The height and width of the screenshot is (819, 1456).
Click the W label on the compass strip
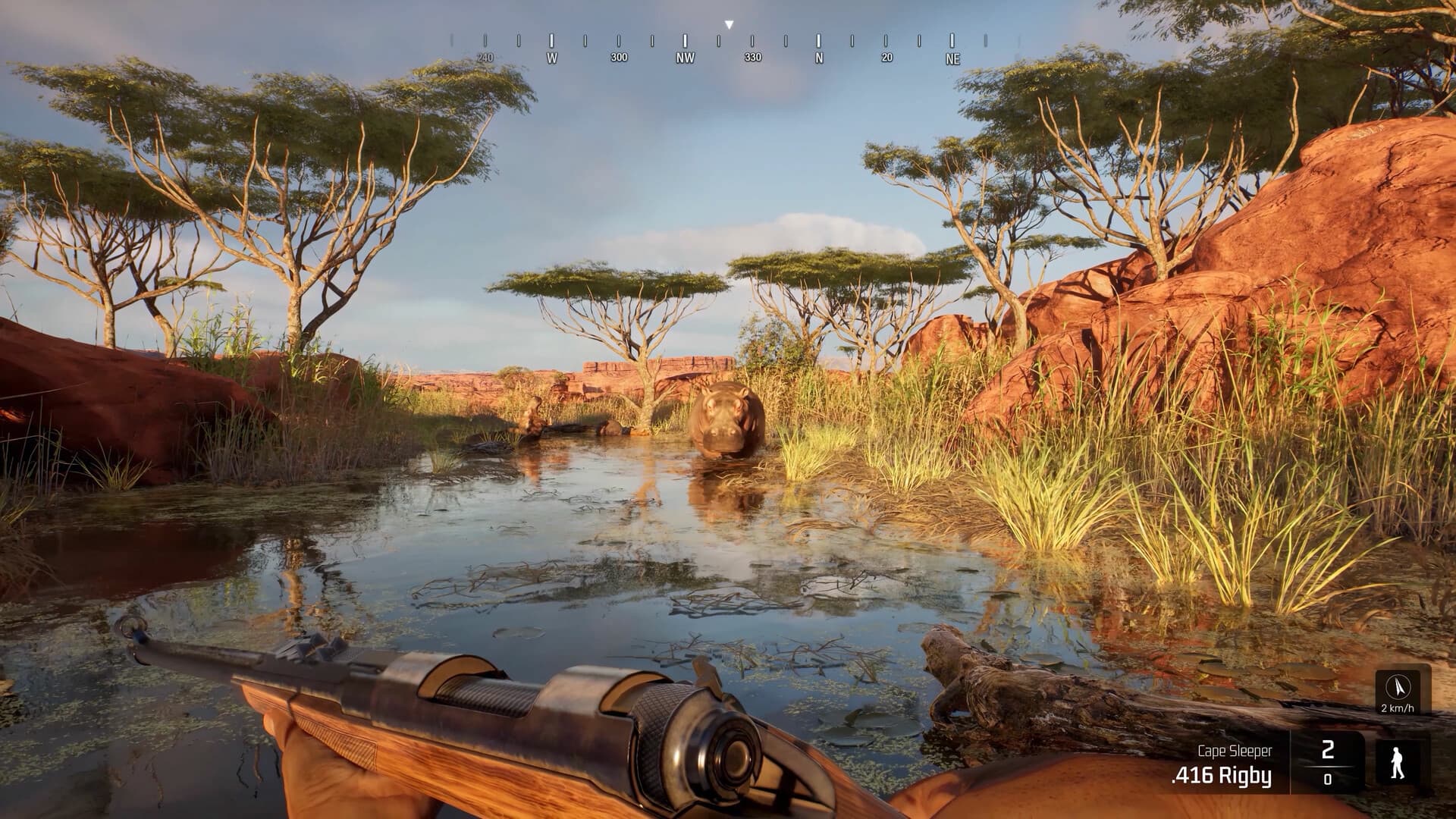[551, 56]
